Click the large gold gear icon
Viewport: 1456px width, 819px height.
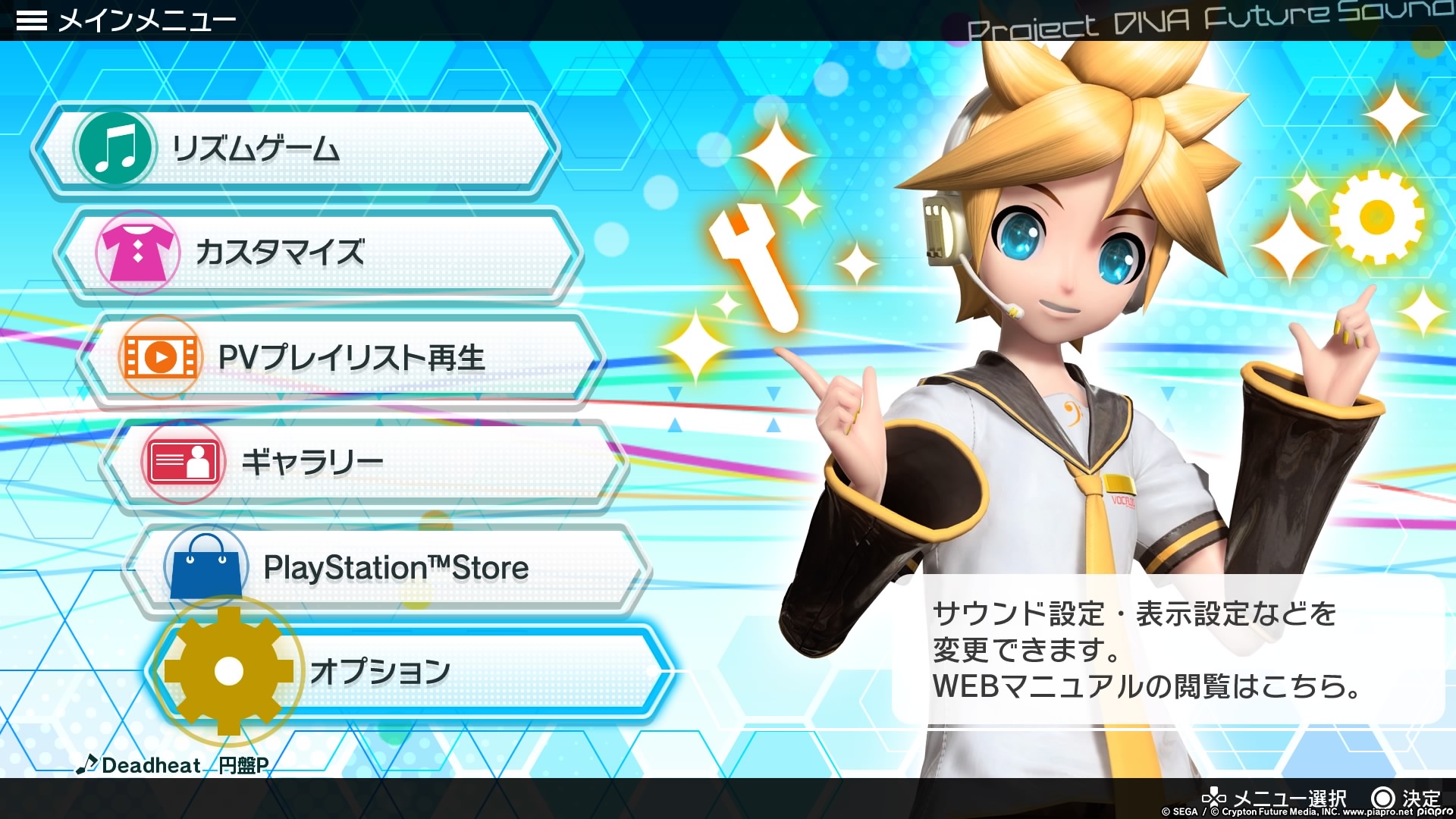[228, 671]
